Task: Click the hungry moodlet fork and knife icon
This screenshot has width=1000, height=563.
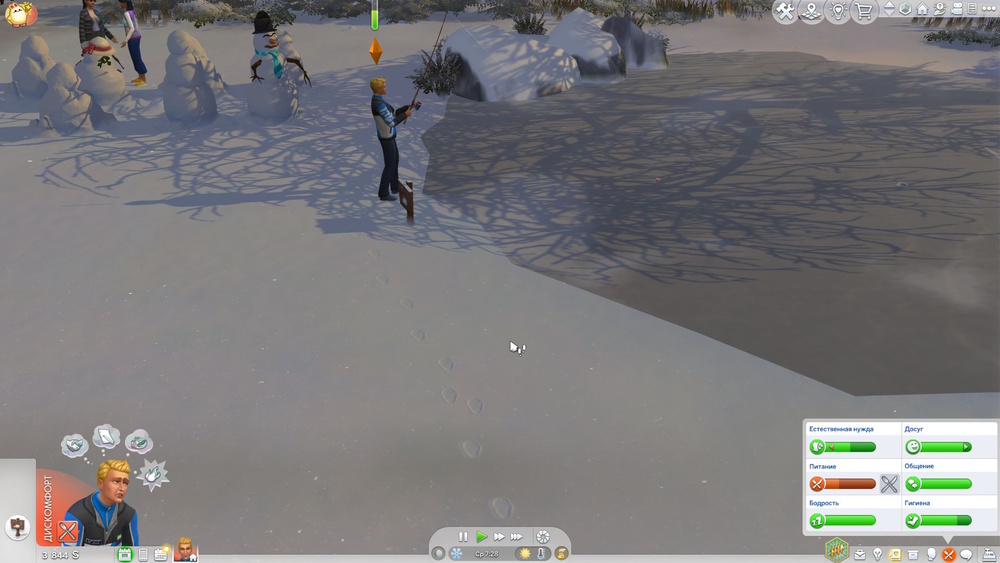Action: tap(67, 531)
